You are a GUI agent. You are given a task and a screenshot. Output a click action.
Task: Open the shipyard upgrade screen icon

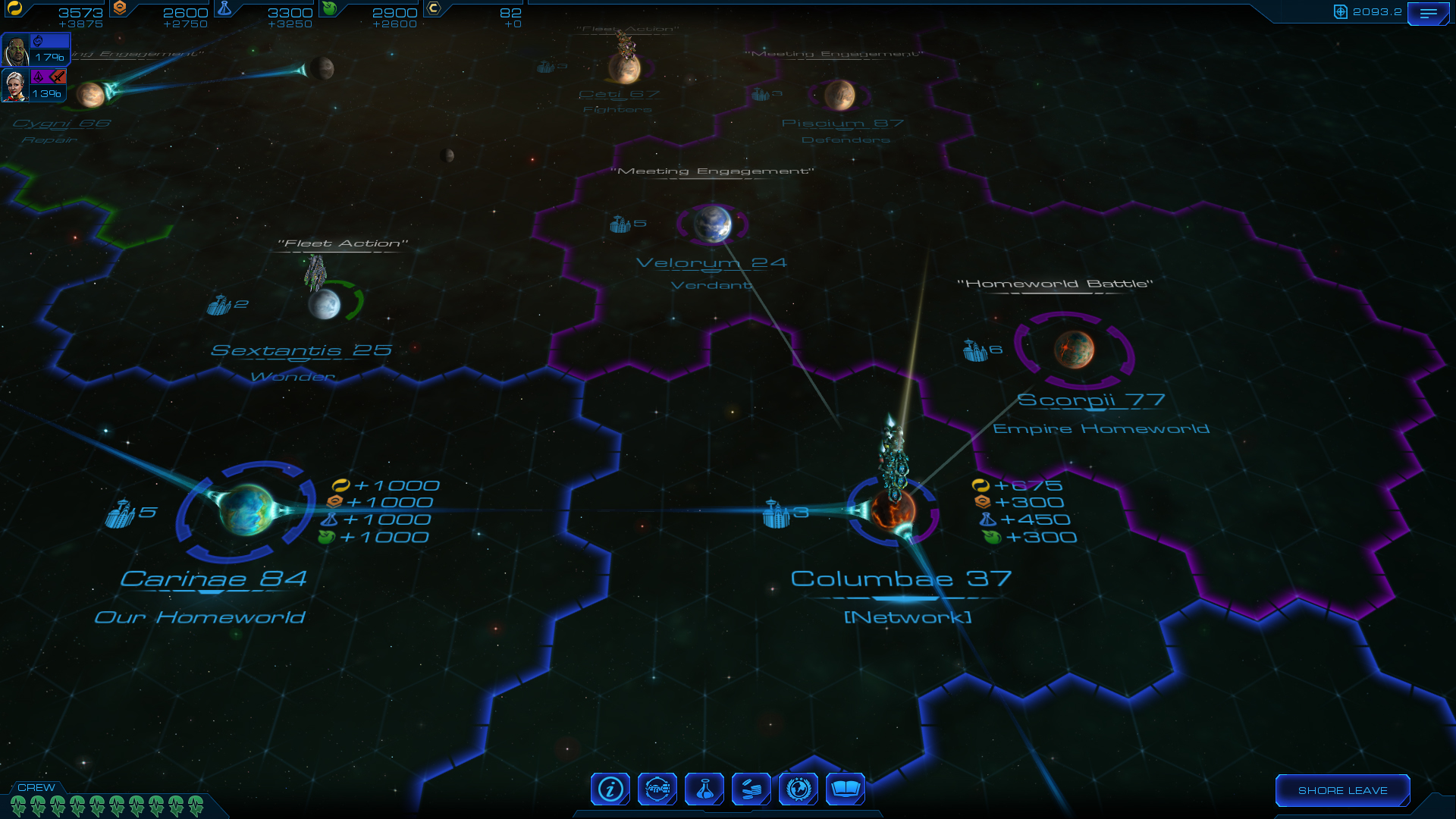tap(657, 789)
